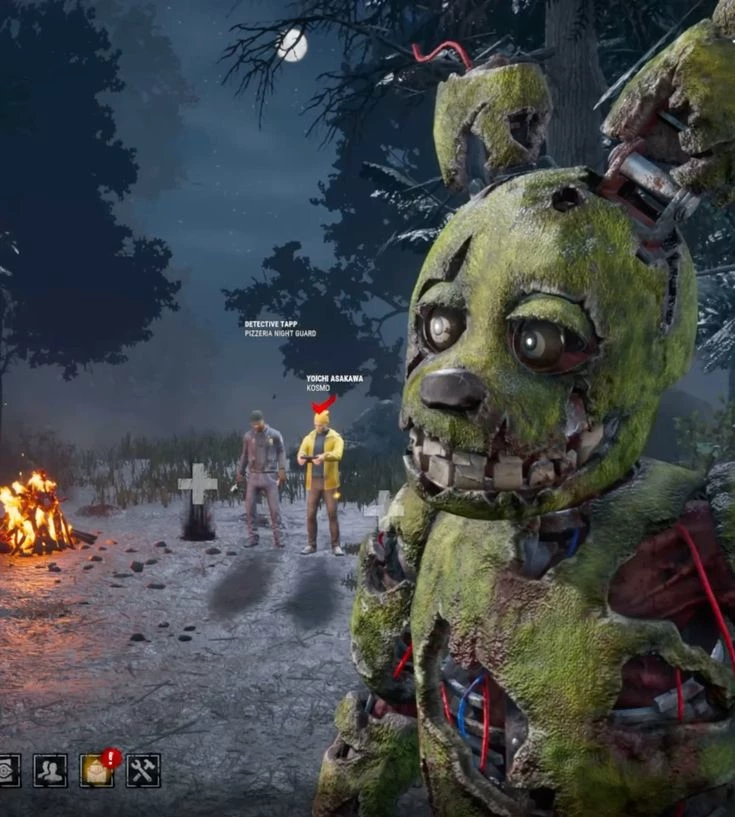
Task: Open the inbox envelope with red alert
Action: pos(97,770)
